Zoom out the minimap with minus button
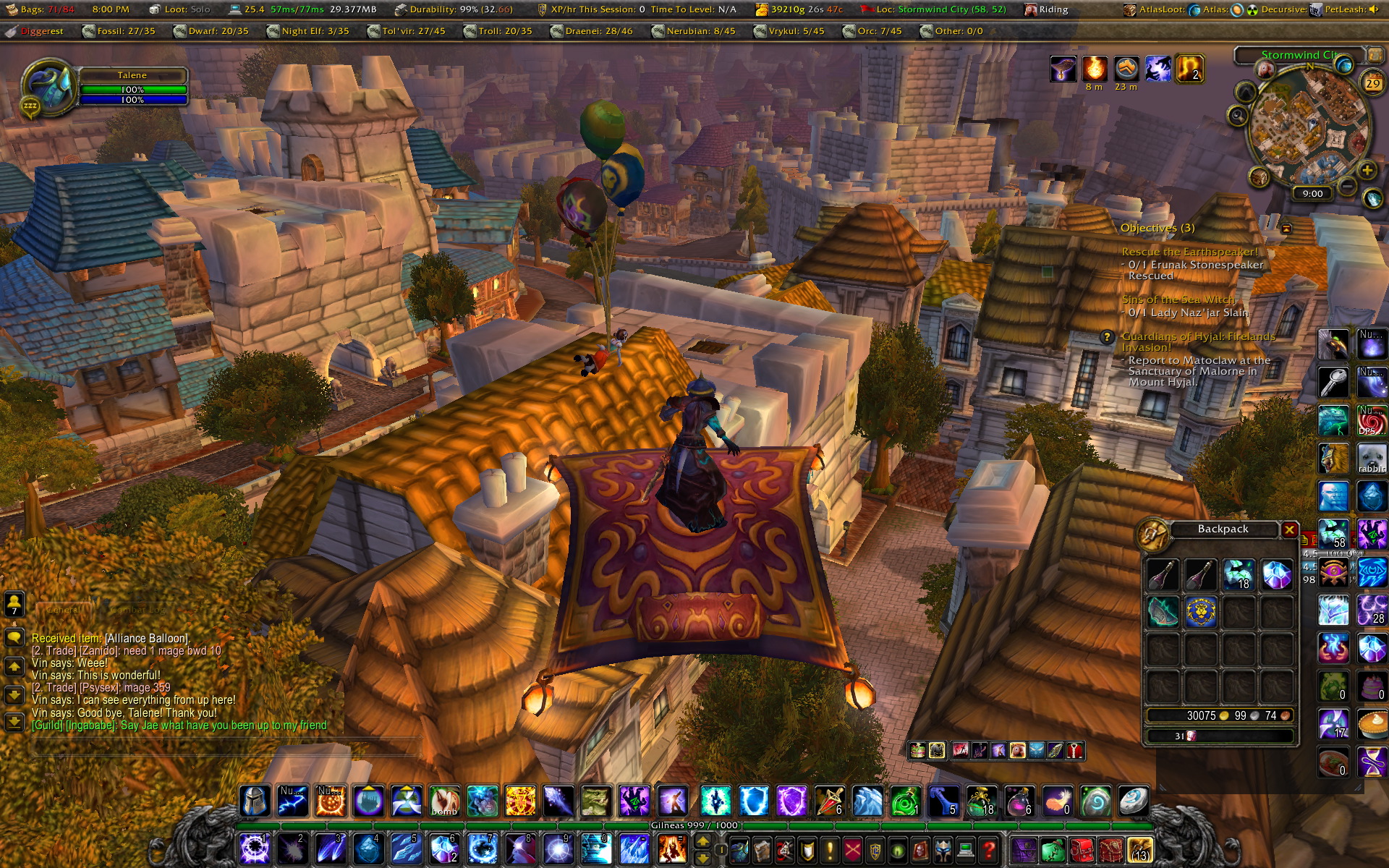Viewport: 1389px width, 868px height. click(1347, 187)
